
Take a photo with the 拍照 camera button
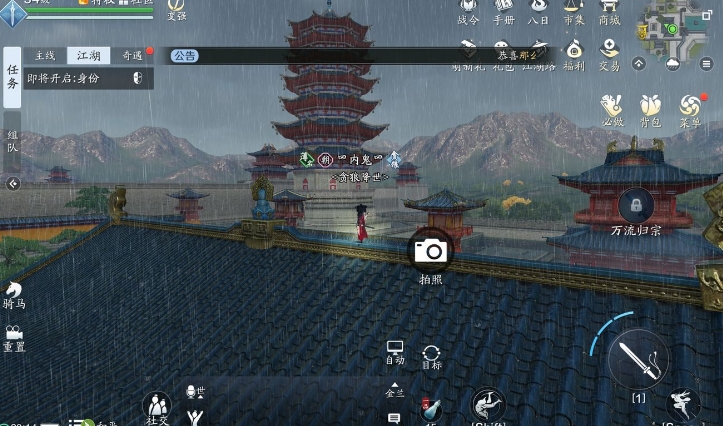pyautogui.click(x=431, y=251)
